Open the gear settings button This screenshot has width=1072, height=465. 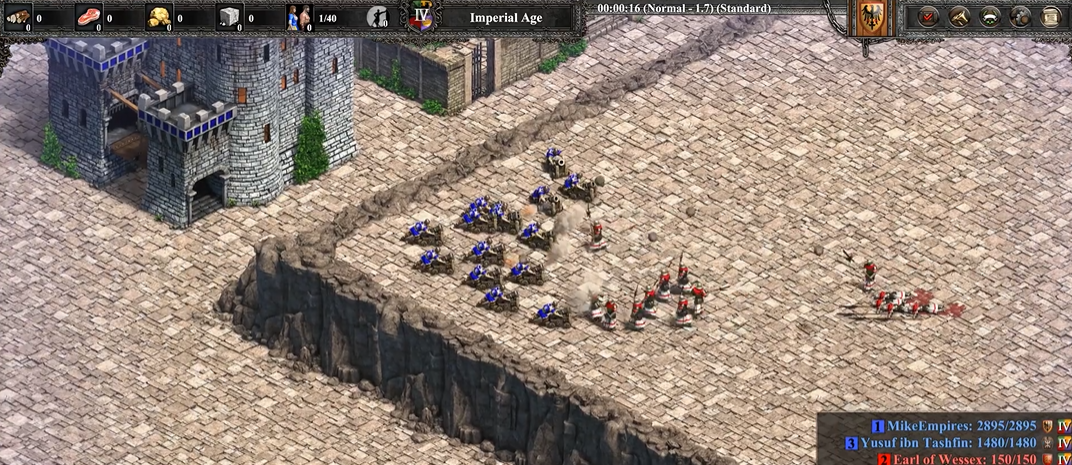click(x=1021, y=17)
